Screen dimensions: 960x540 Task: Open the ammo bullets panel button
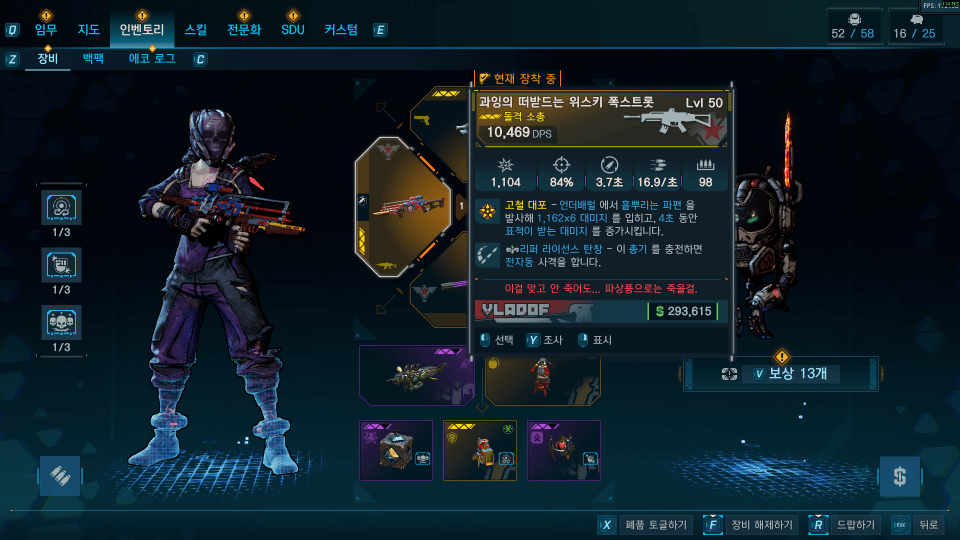point(59,476)
